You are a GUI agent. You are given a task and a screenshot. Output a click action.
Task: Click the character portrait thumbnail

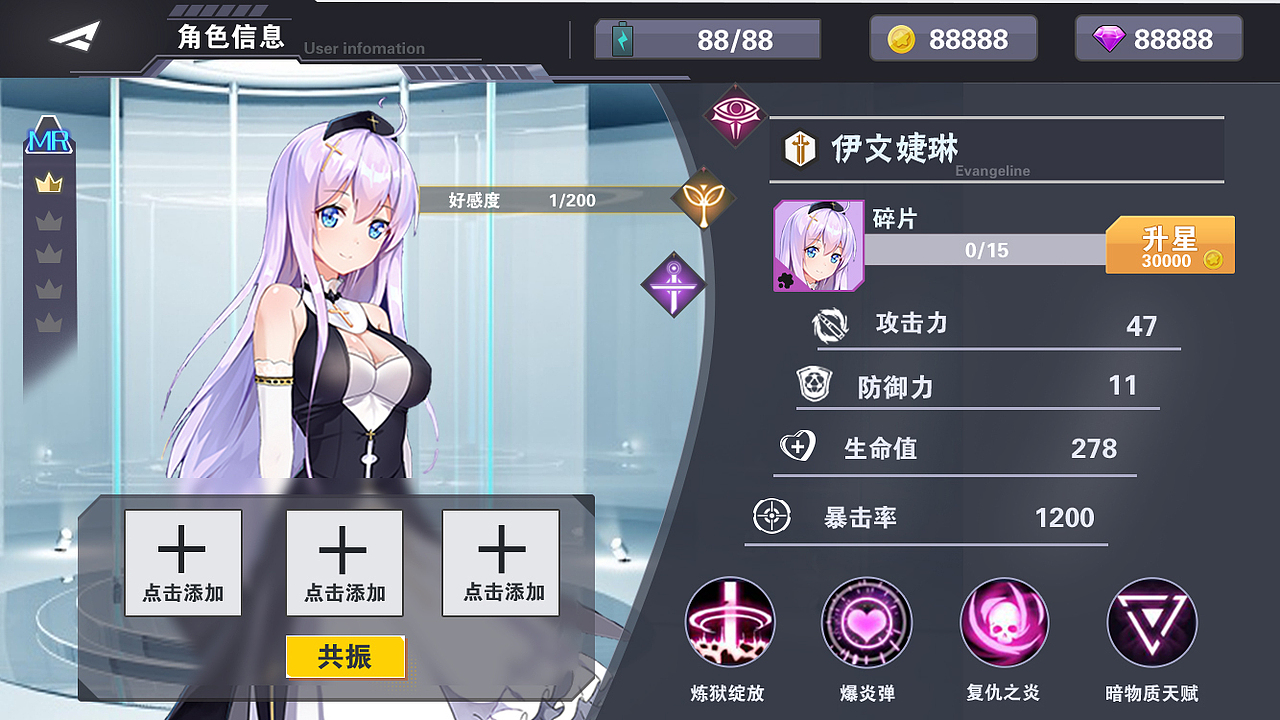(x=818, y=246)
